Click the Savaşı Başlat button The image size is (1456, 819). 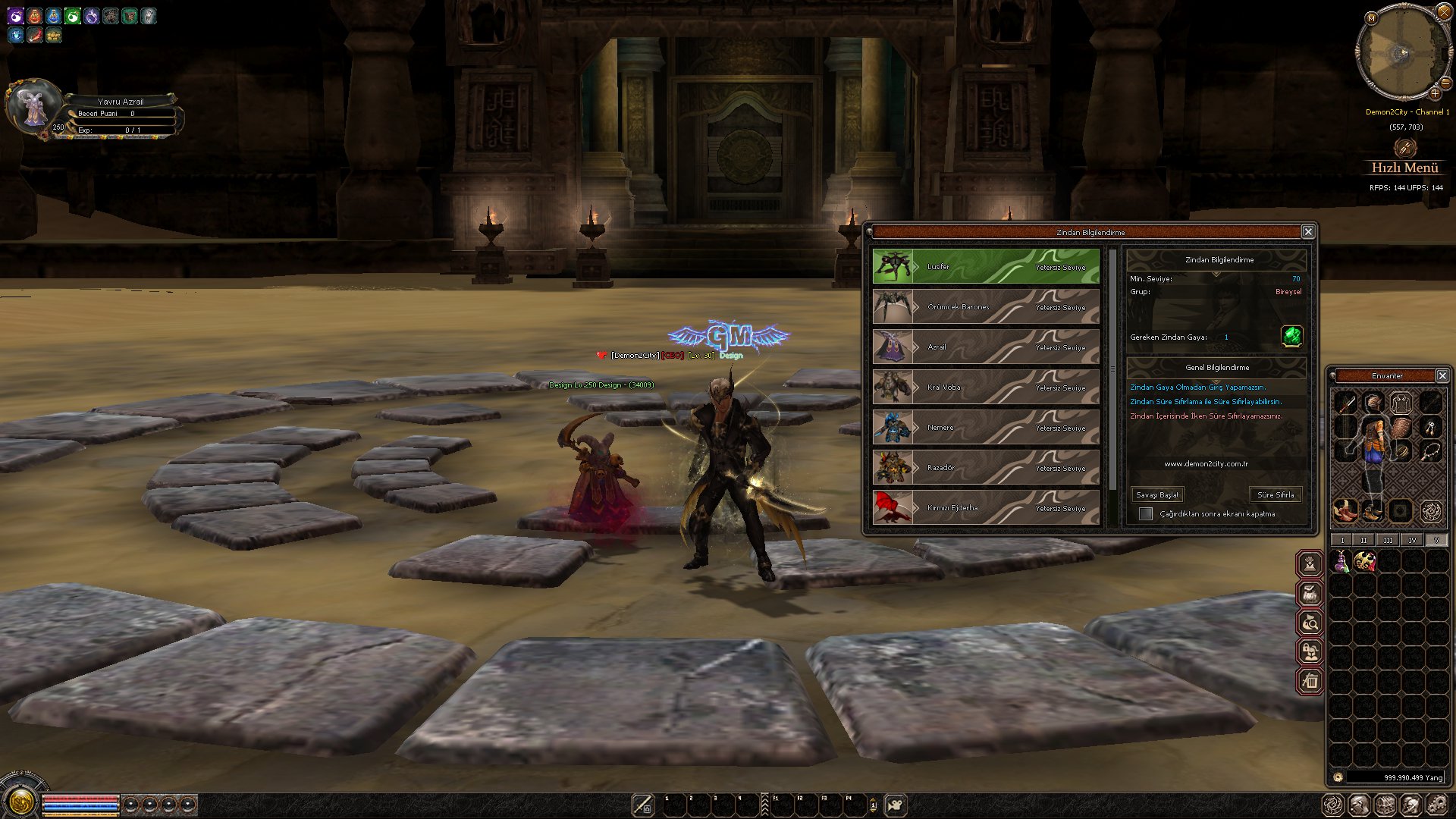(x=1157, y=495)
